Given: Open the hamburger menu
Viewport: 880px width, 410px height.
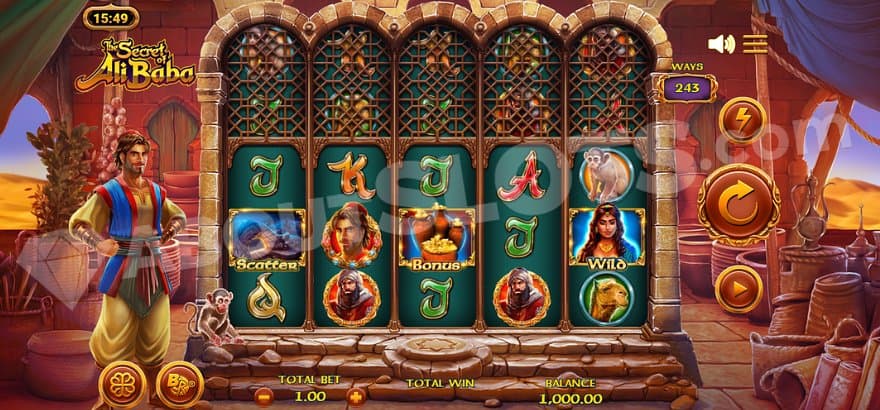Looking at the screenshot, I should pyautogui.click(x=755, y=44).
